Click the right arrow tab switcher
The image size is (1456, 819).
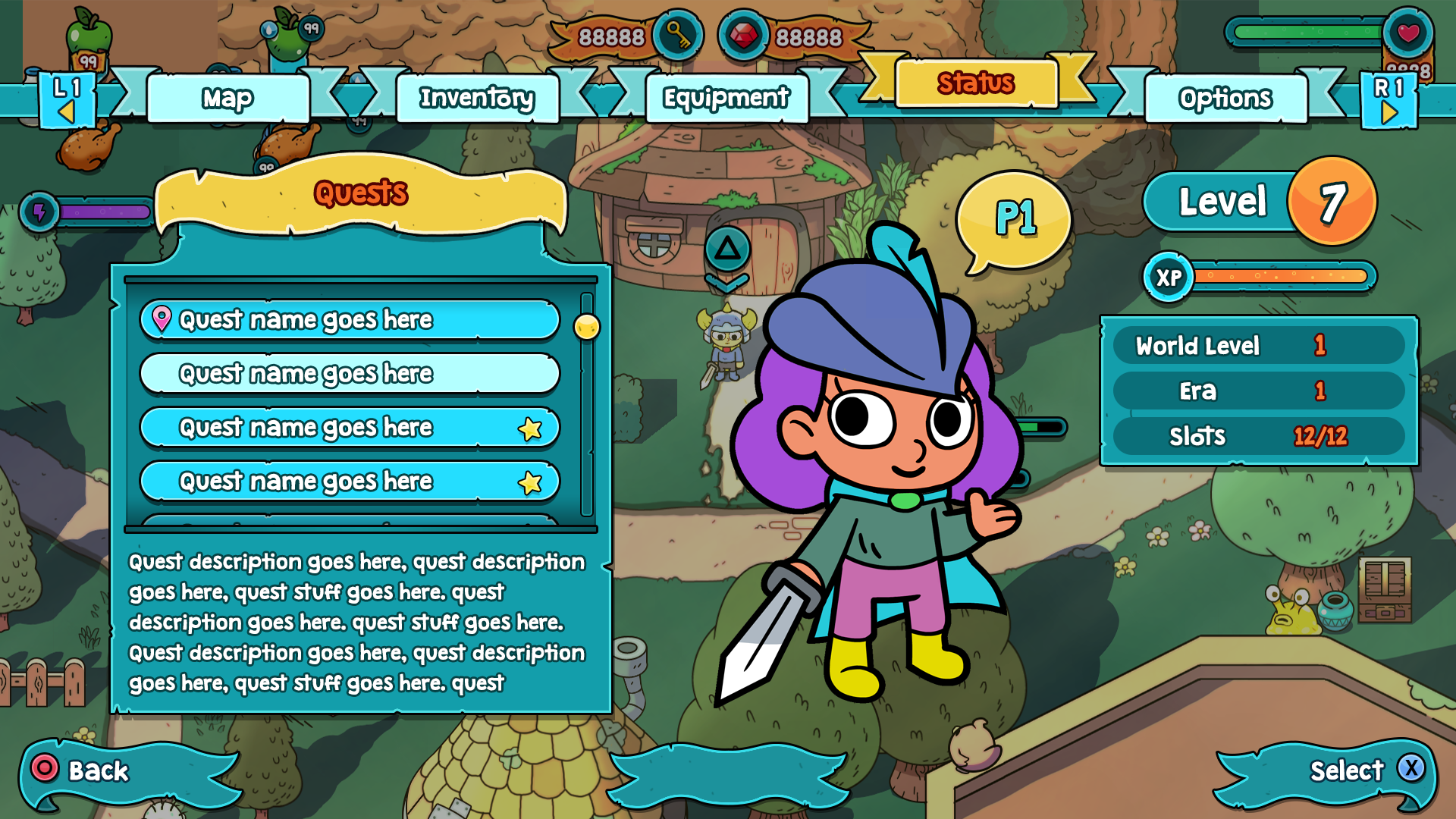[x=1389, y=101]
